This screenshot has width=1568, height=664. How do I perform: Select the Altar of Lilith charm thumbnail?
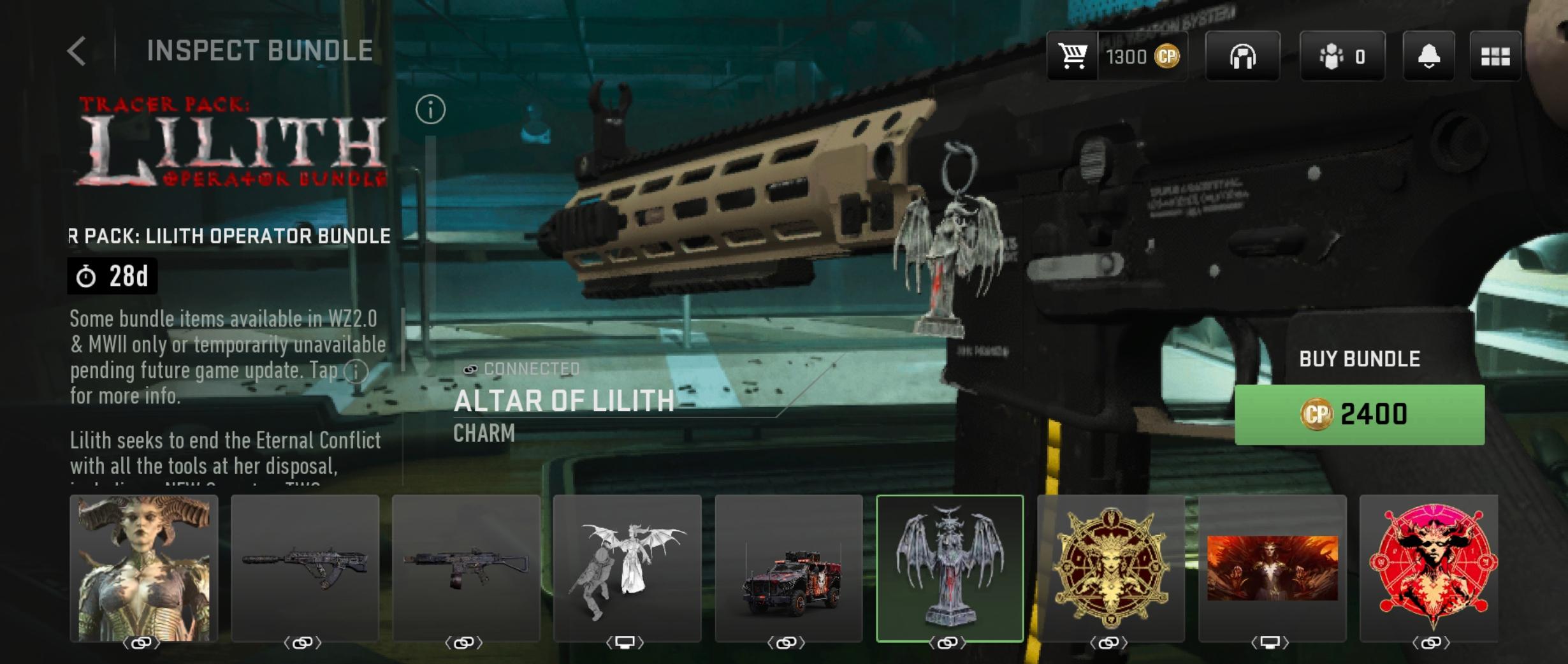(950, 568)
